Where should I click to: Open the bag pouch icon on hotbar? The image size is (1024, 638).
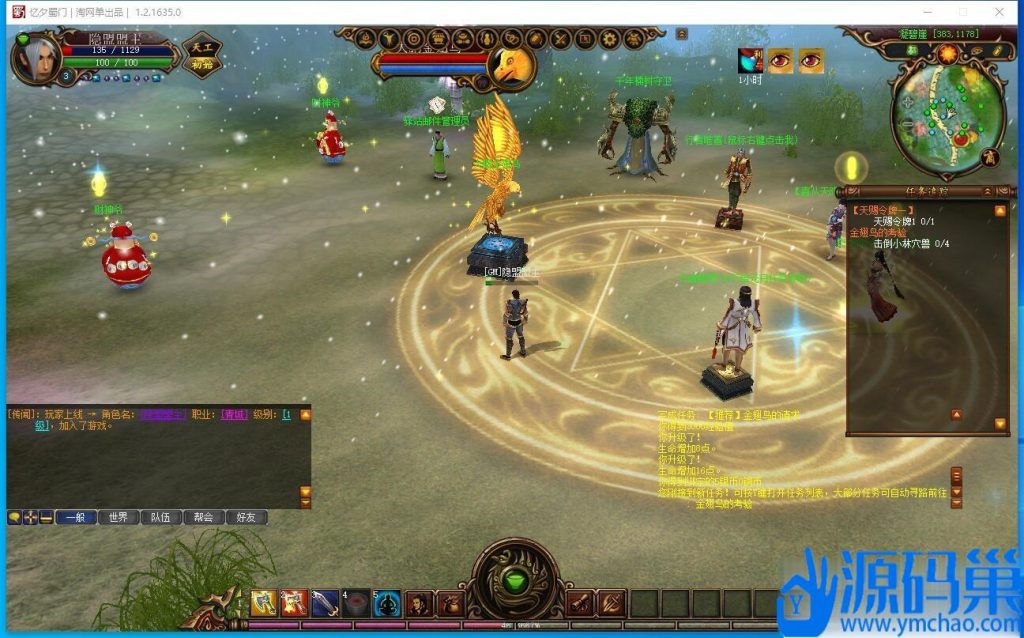[x=450, y=603]
